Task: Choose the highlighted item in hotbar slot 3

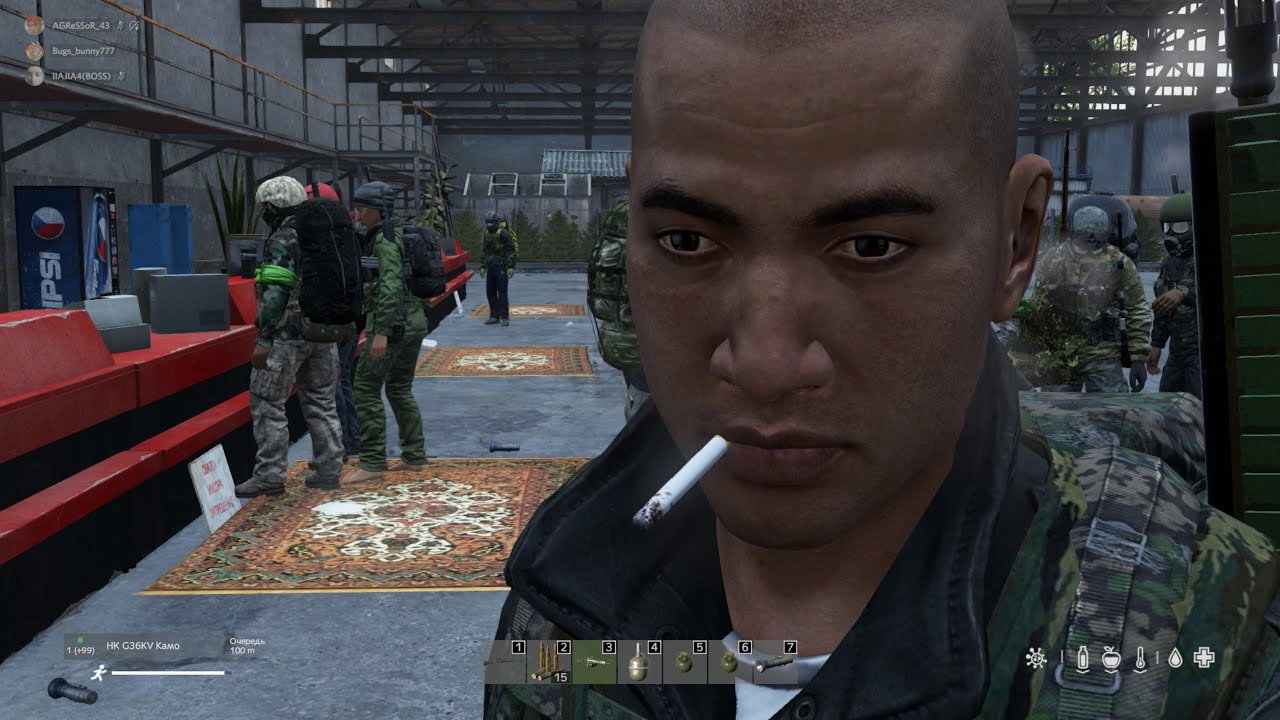Action: pyautogui.click(x=594, y=662)
